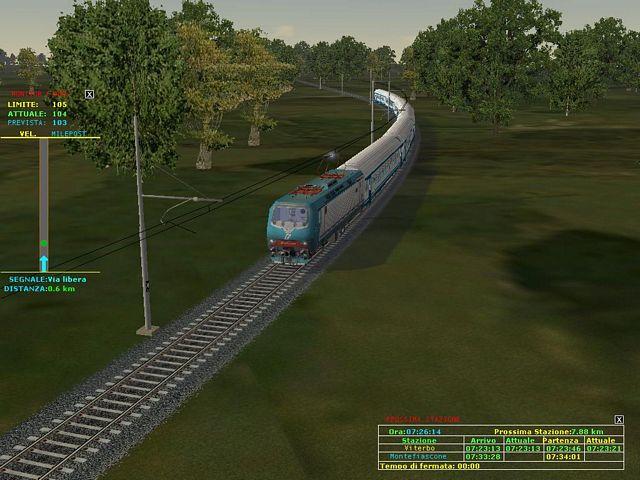The width and height of the screenshot is (640, 480).
Task: Close the Prossima Stazione window
Action: (619, 420)
